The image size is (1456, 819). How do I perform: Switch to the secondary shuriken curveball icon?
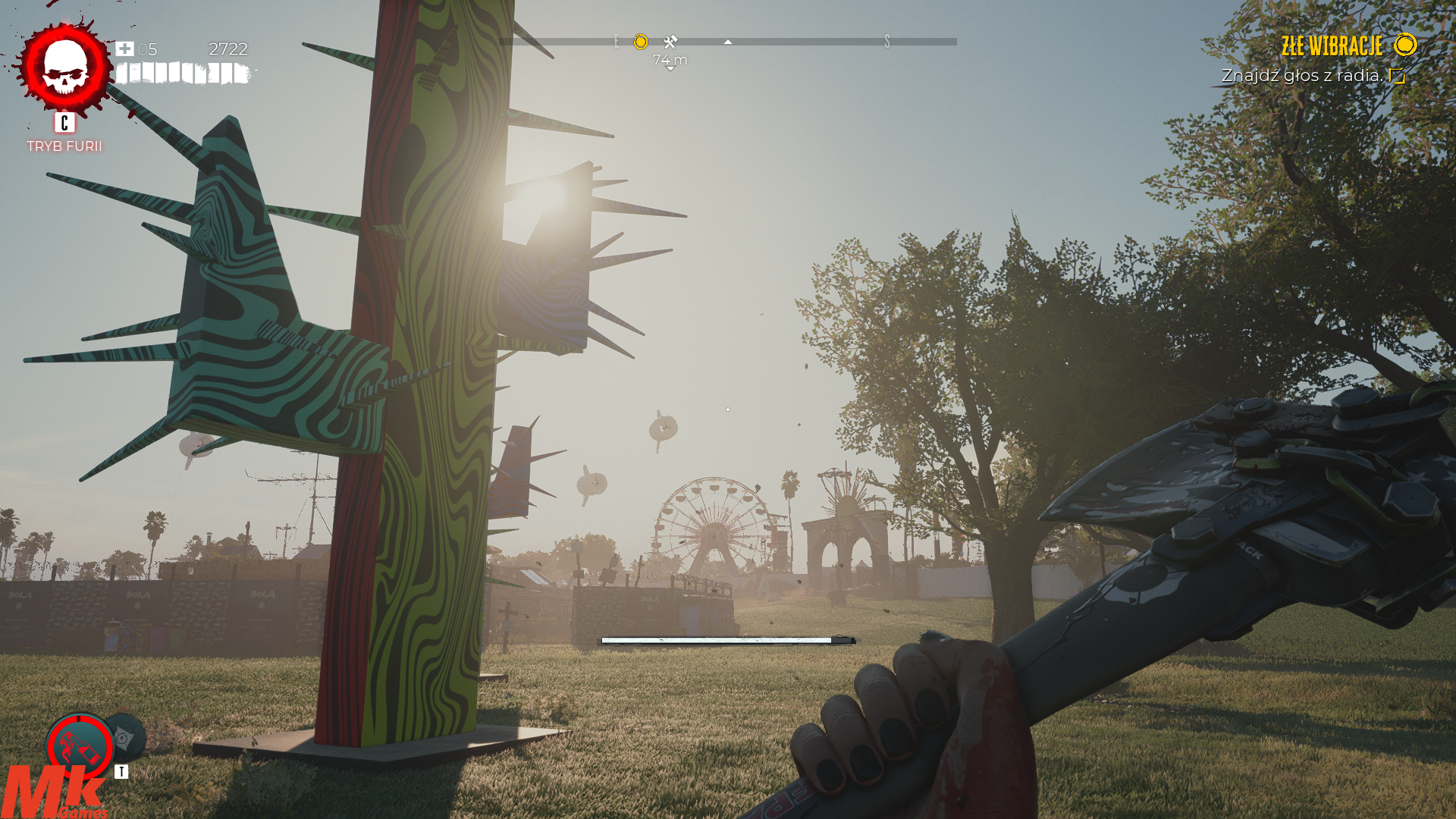pyautogui.click(x=127, y=736)
